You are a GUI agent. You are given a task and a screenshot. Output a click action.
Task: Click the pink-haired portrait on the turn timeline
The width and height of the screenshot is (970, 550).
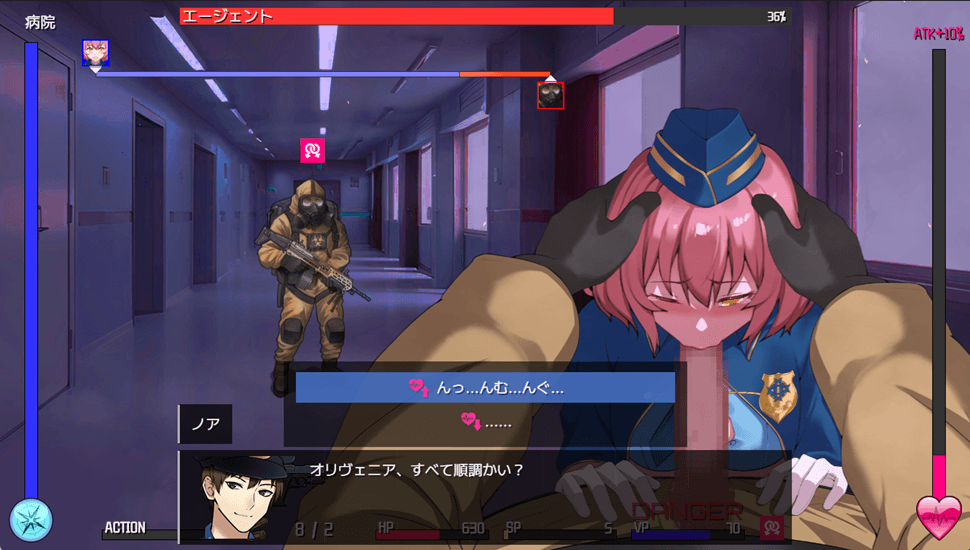coord(95,52)
